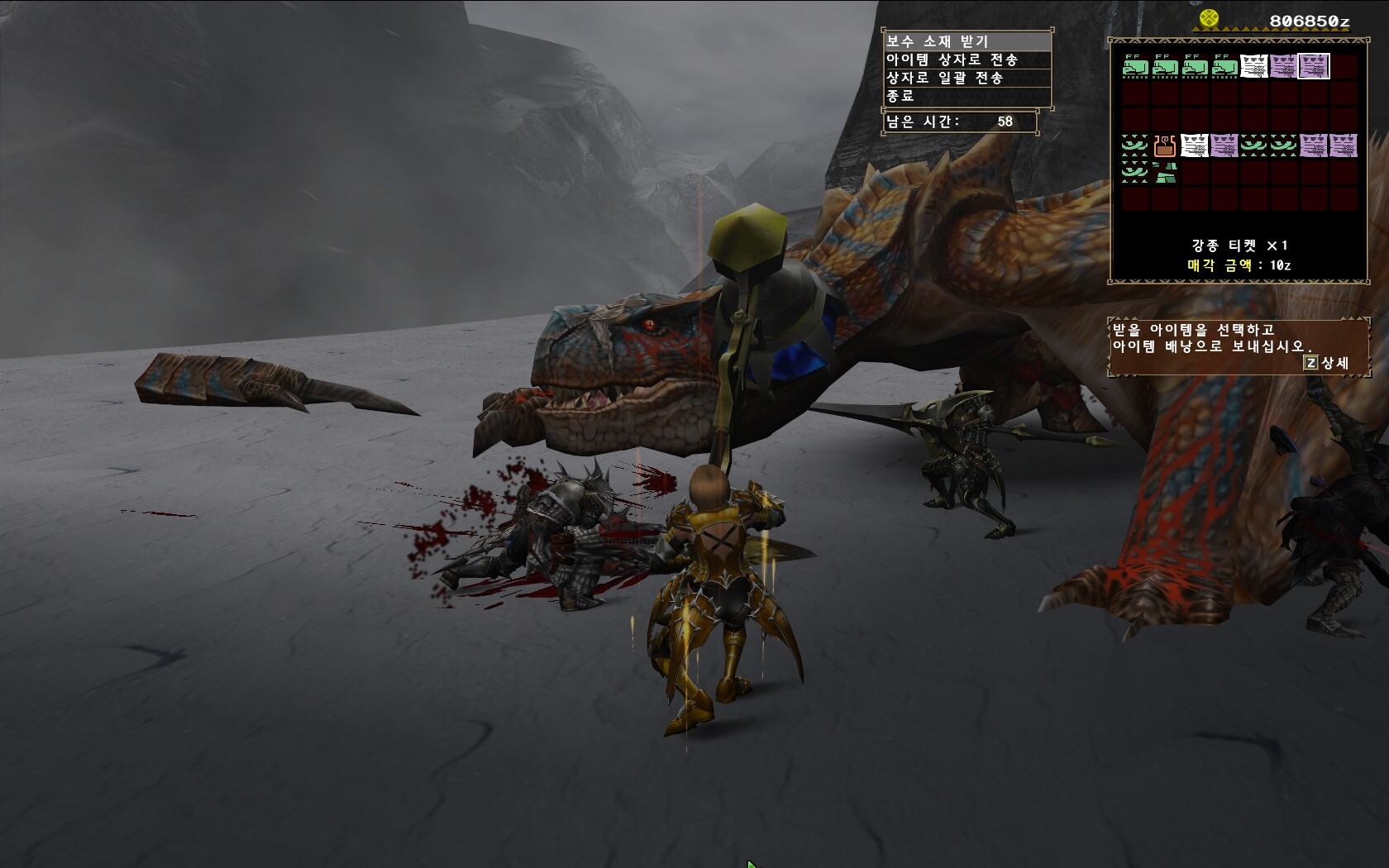The image size is (1389, 868).
Task: Select the green ore chunk reward
Action: (x=1164, y=173)
